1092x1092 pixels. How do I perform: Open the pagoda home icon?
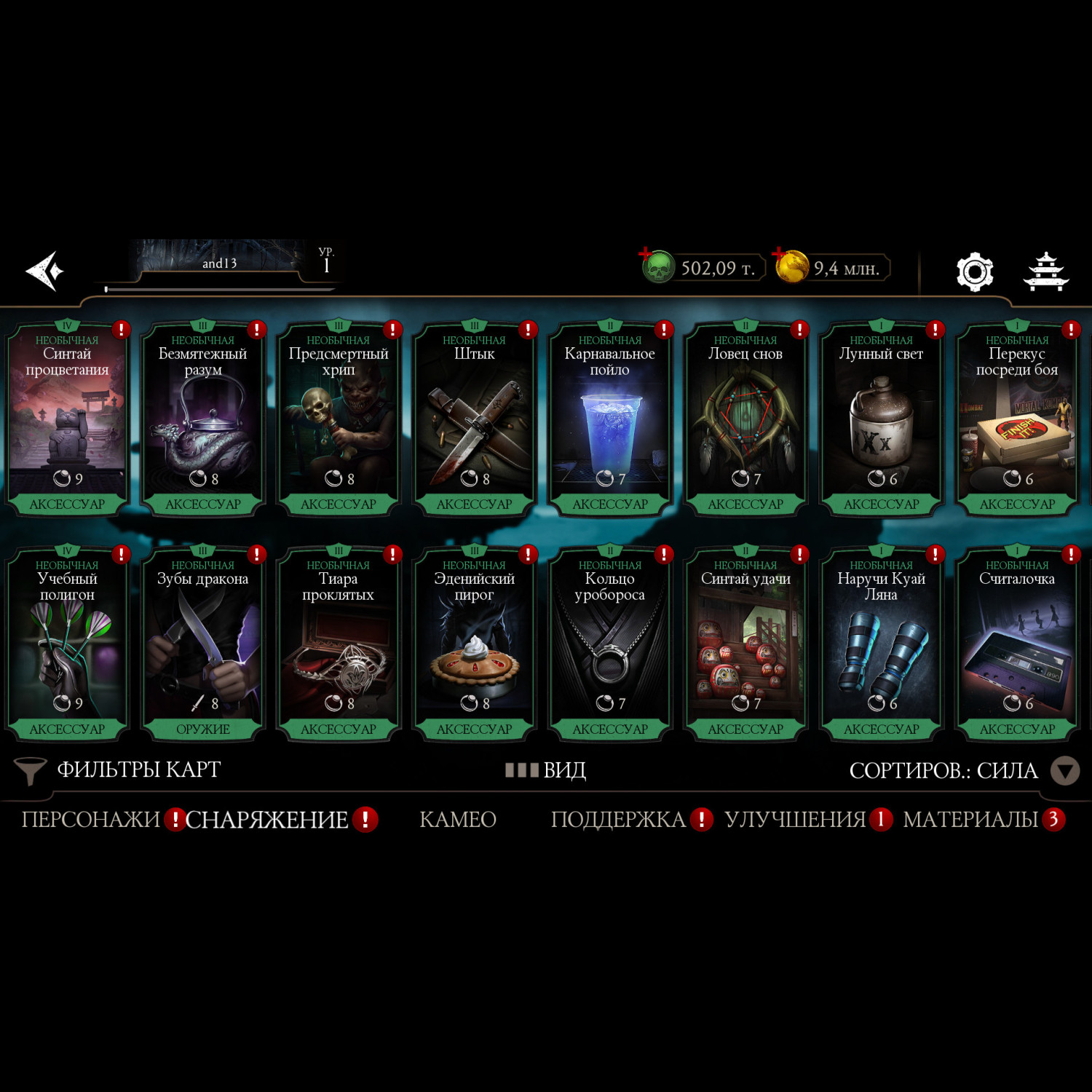click(1045, 272)
